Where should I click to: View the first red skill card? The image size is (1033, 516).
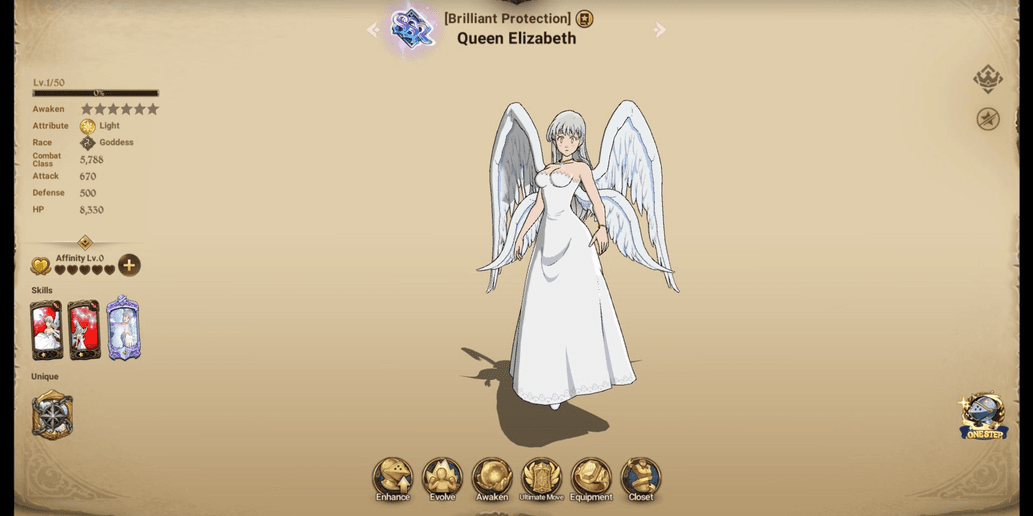46,330
